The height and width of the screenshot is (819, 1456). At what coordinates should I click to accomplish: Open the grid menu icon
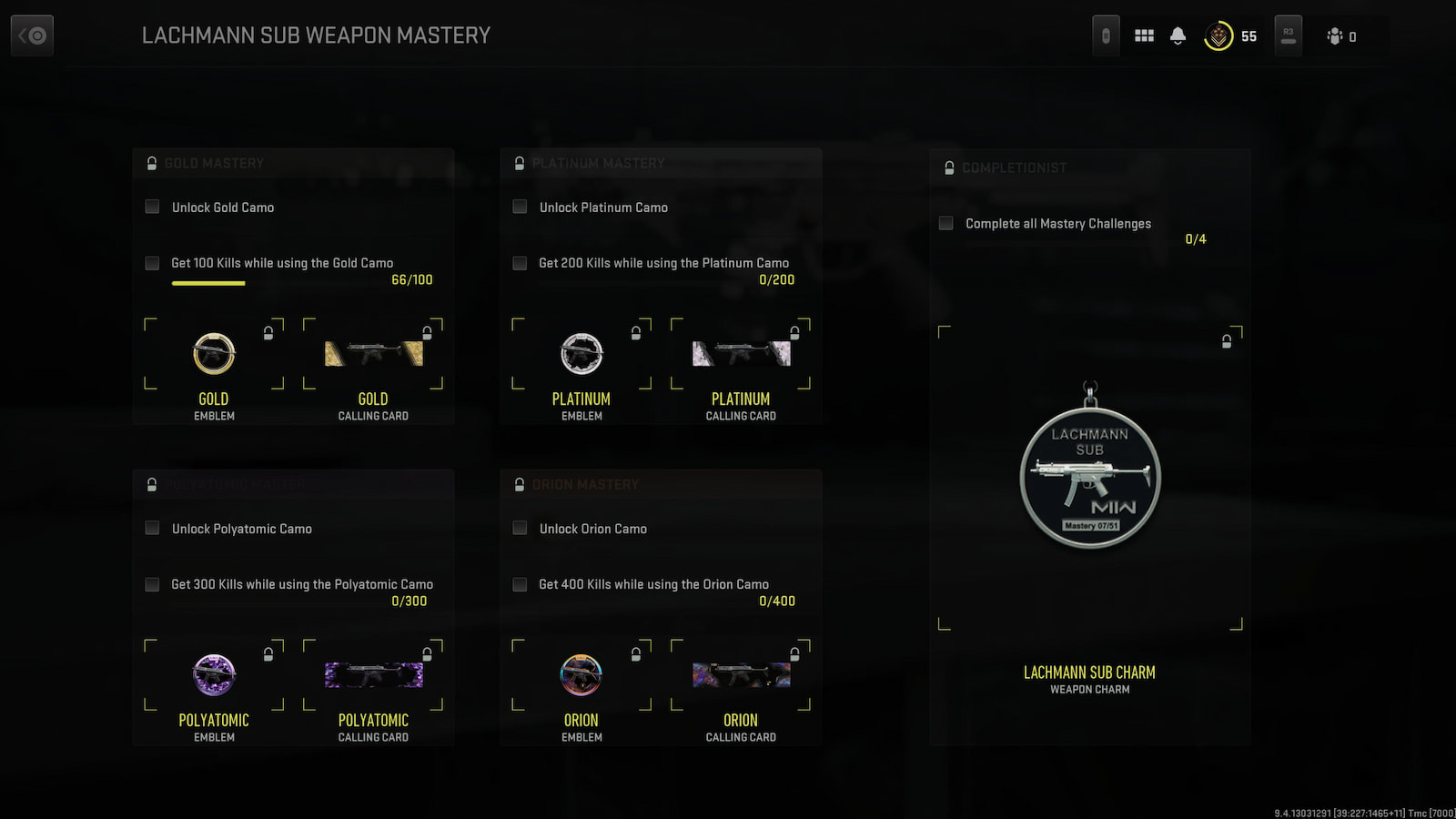(x=1144, y=36)
